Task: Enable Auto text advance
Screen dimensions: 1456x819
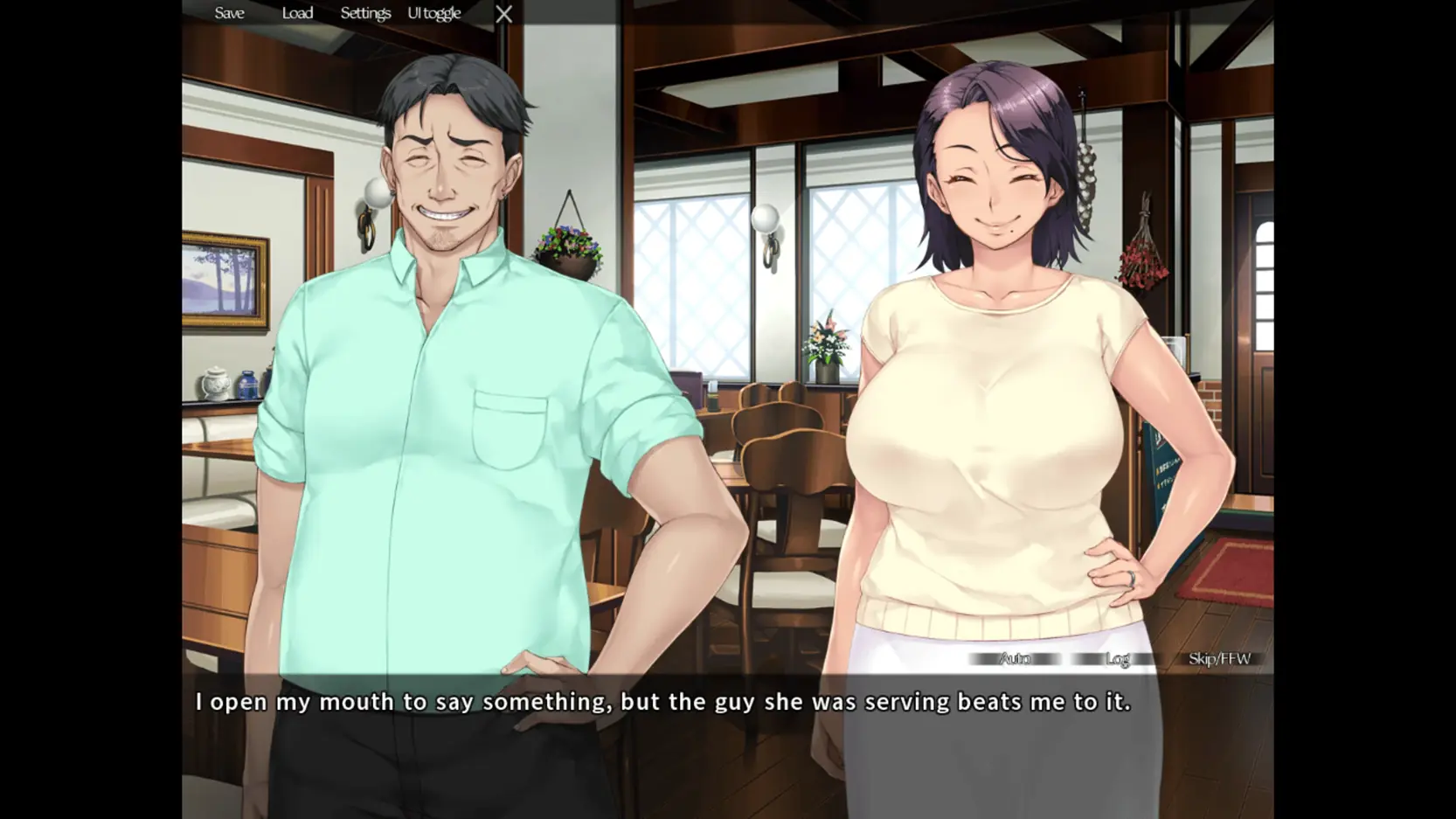Action: click(x=1015, y=658)
